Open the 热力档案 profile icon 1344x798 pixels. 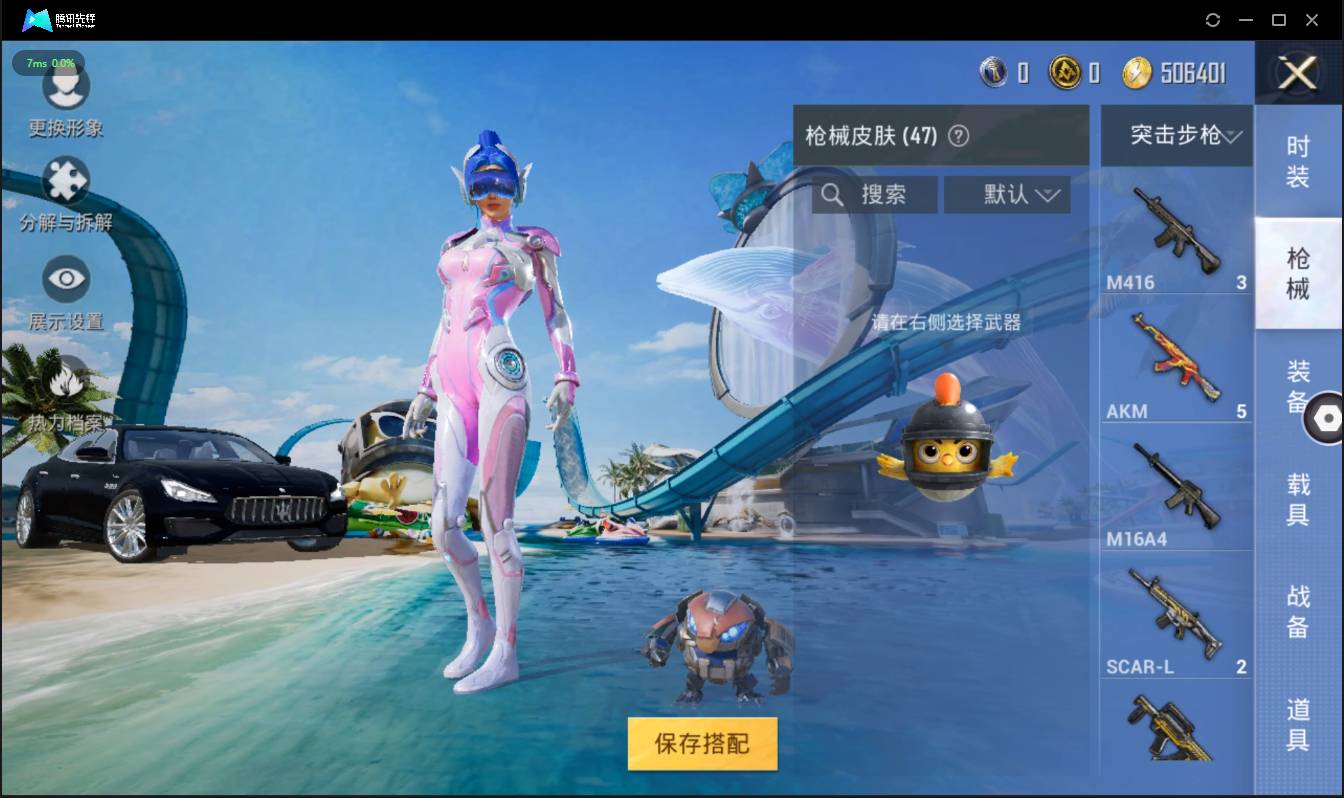(x=66, y=380)
